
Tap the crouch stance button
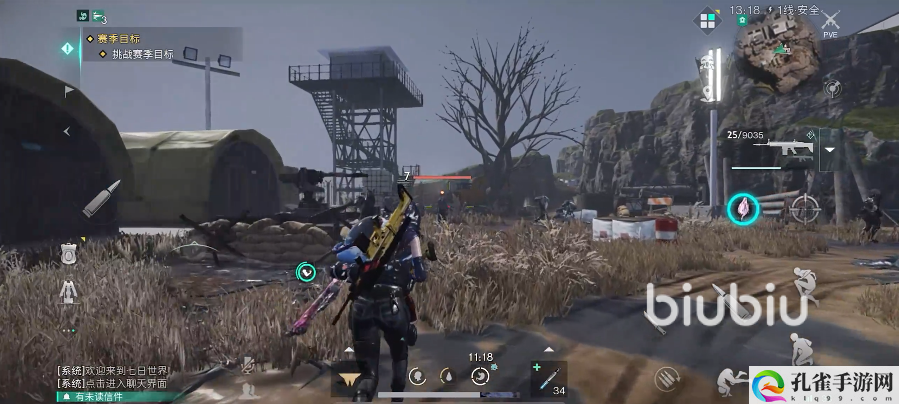click(798, 348)
